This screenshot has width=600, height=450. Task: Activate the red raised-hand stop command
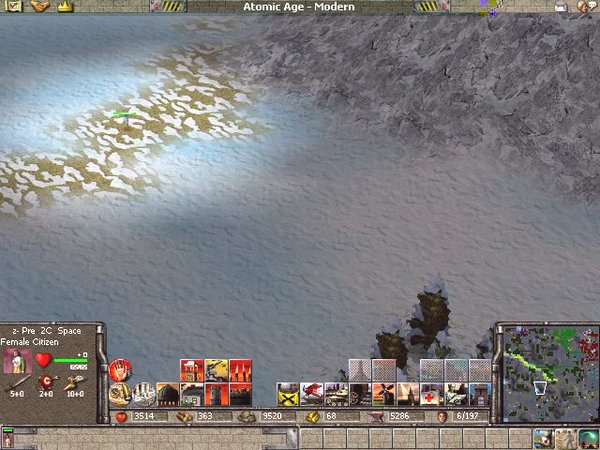120,370
